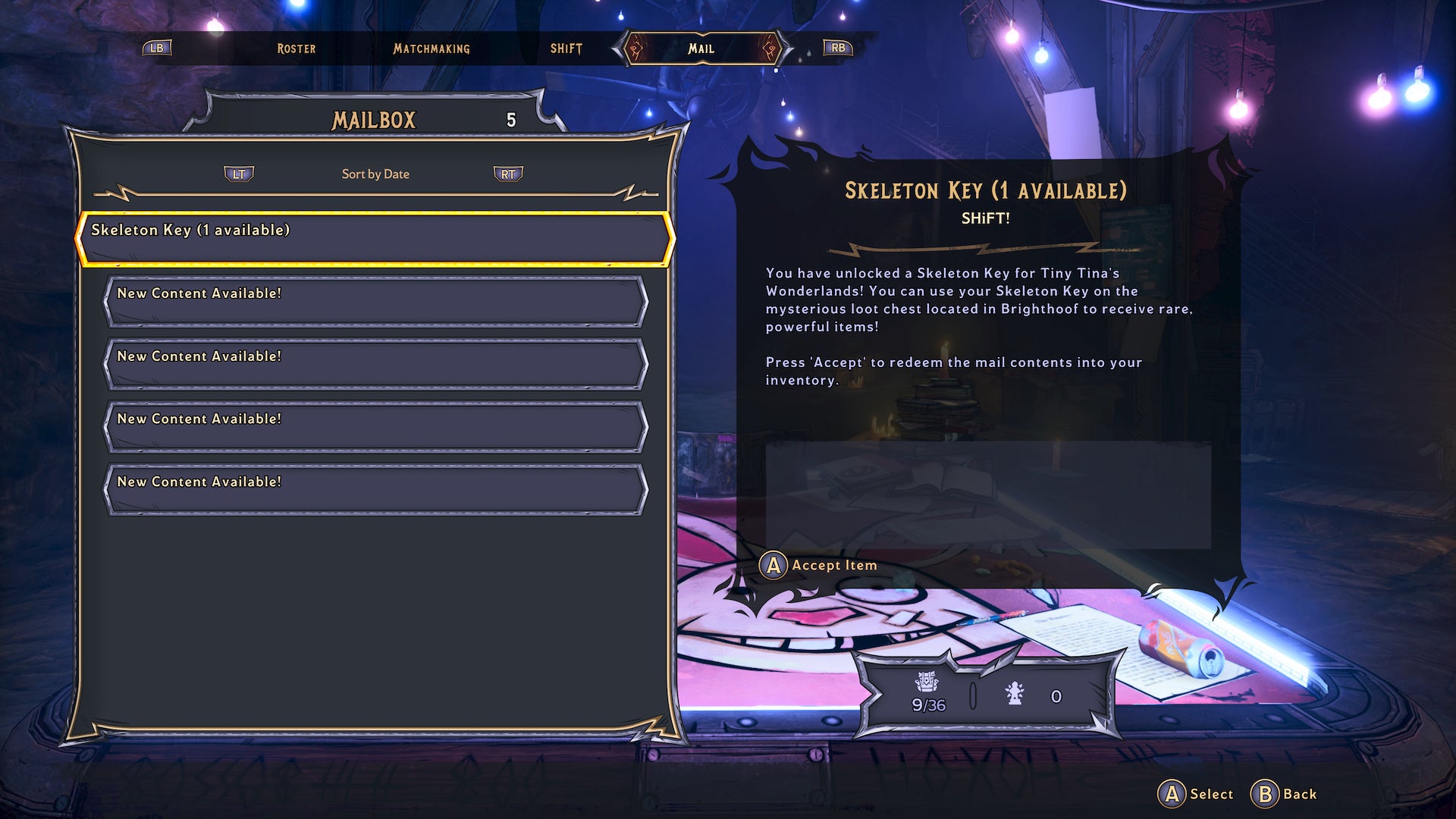Click the B button icon next to Back

(x=1263, y=794)
